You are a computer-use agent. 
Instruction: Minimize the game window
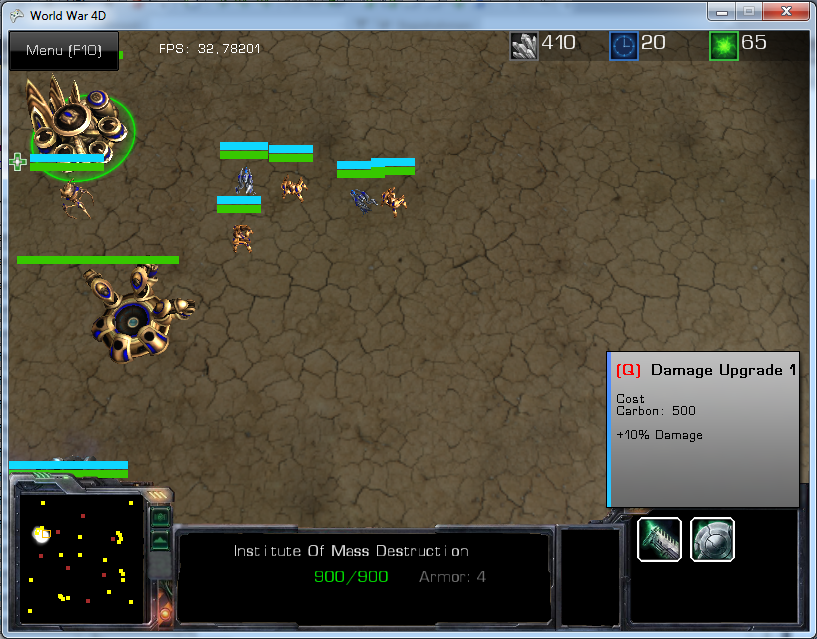click(x=722, y=13)
